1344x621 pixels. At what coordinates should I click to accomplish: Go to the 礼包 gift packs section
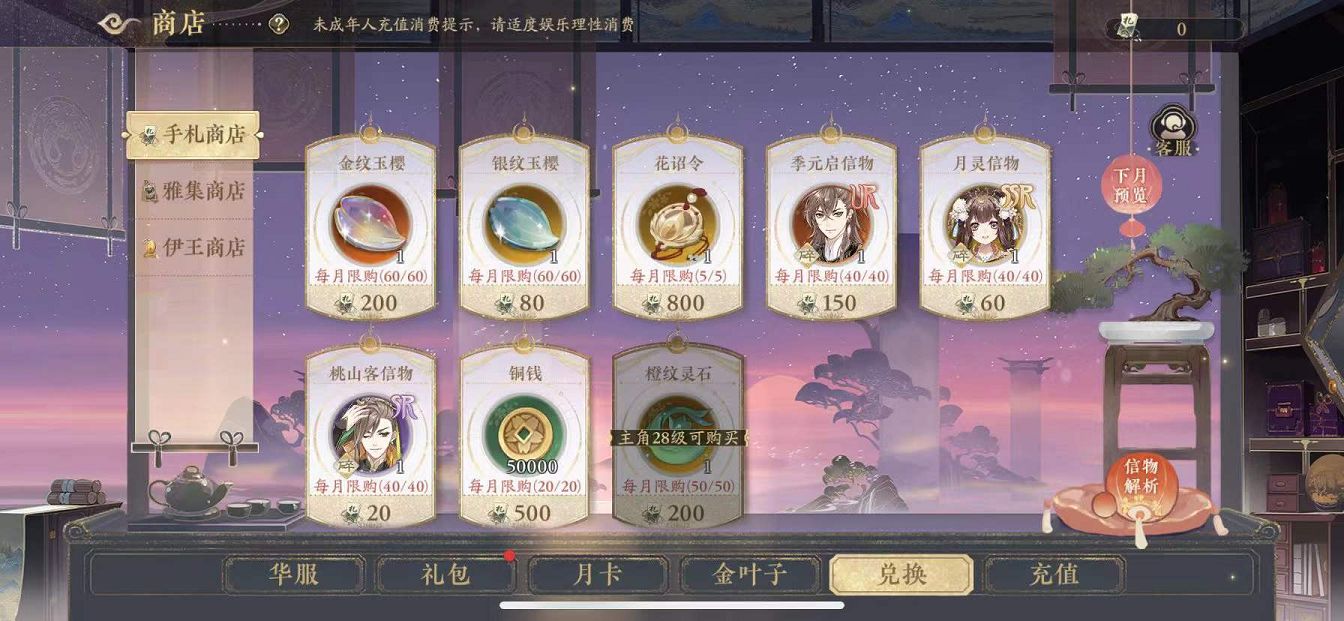(x=446, y=575)
